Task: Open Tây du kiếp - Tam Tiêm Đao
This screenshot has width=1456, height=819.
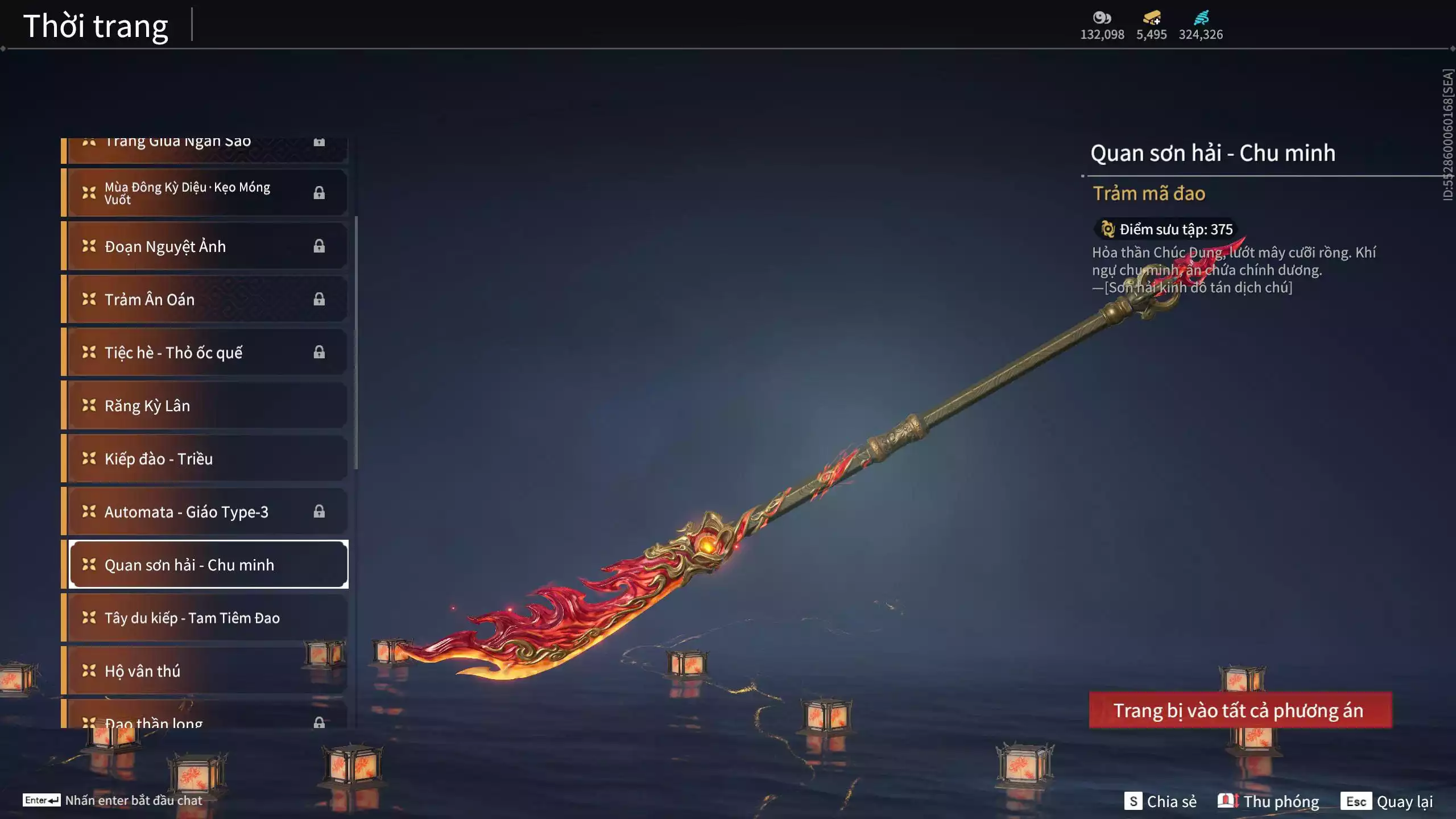Action: [x=205, y=618]
